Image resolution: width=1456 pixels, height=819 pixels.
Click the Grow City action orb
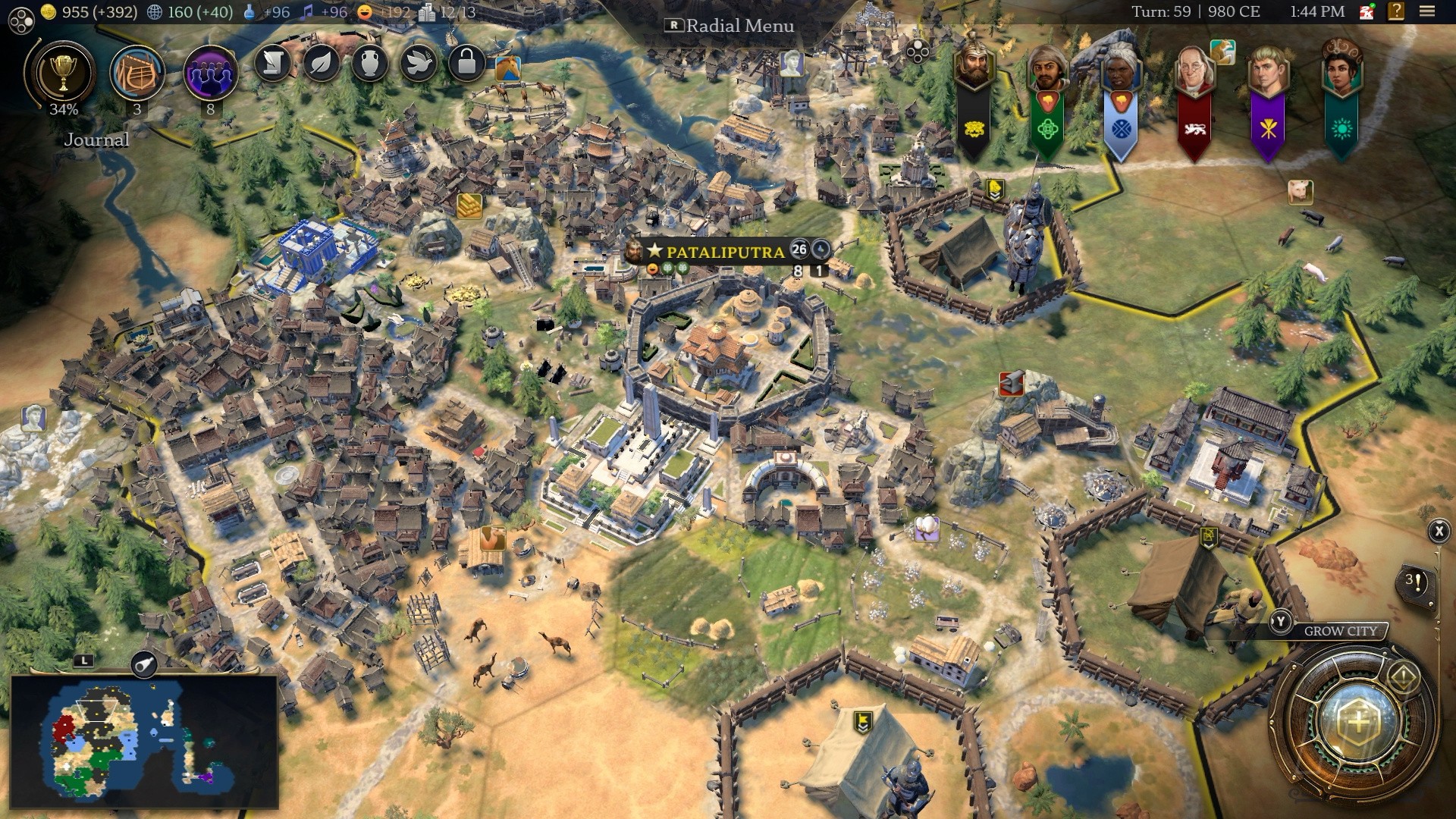click(x=1357, y=722)
